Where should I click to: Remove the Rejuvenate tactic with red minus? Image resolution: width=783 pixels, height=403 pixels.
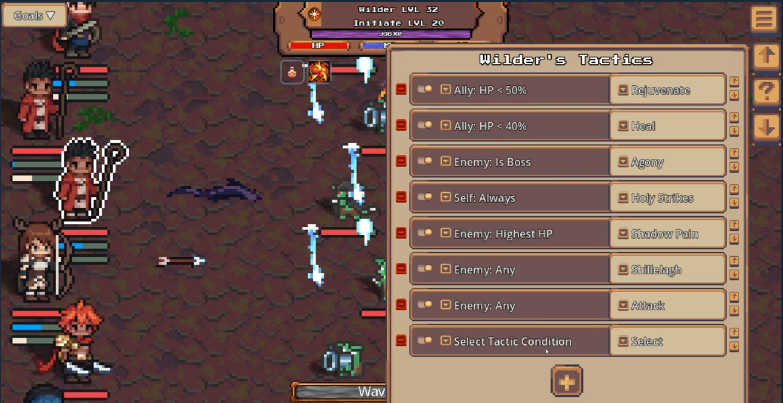401,90
